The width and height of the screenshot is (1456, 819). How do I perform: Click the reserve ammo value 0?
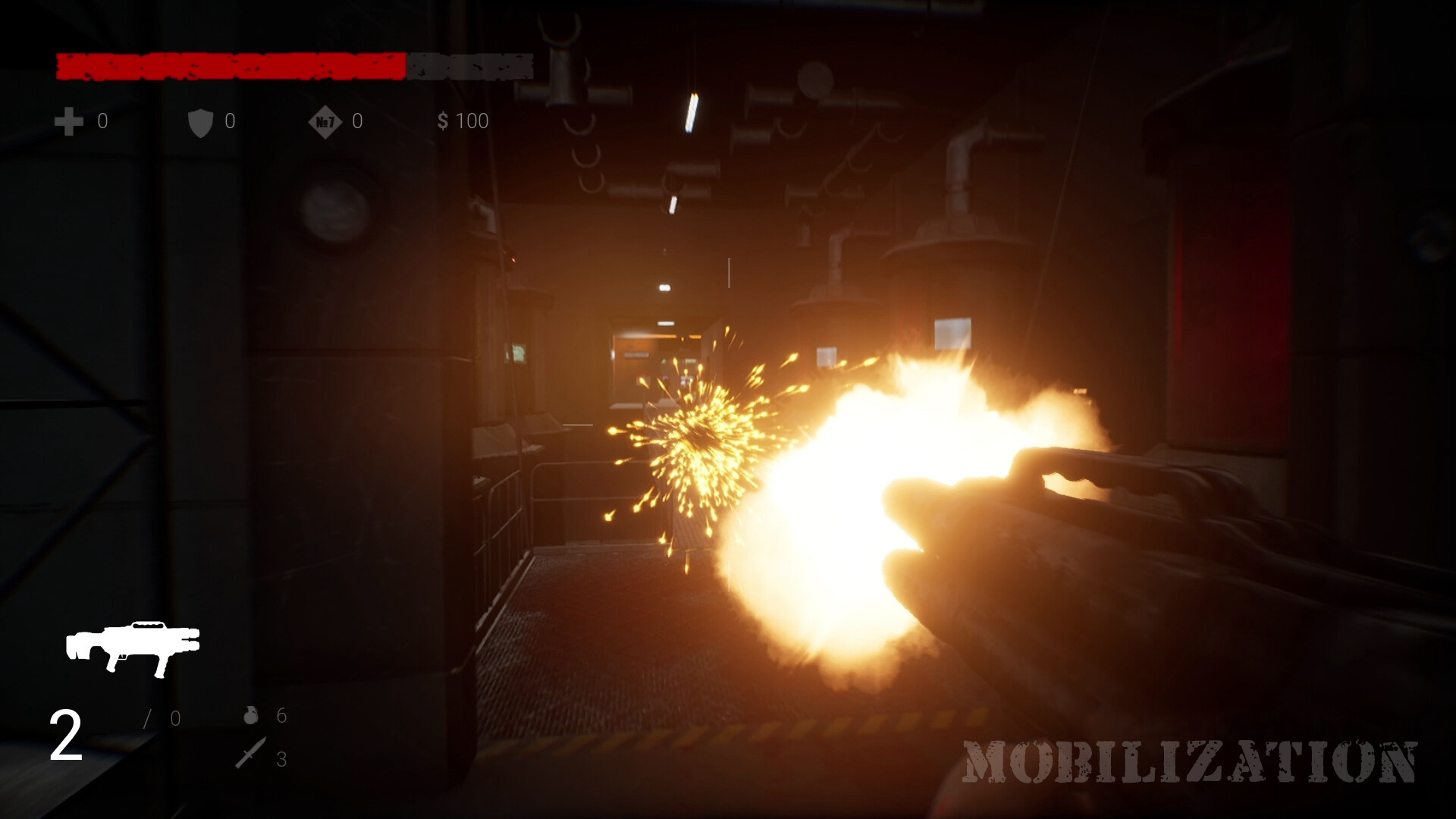point(174,717)
